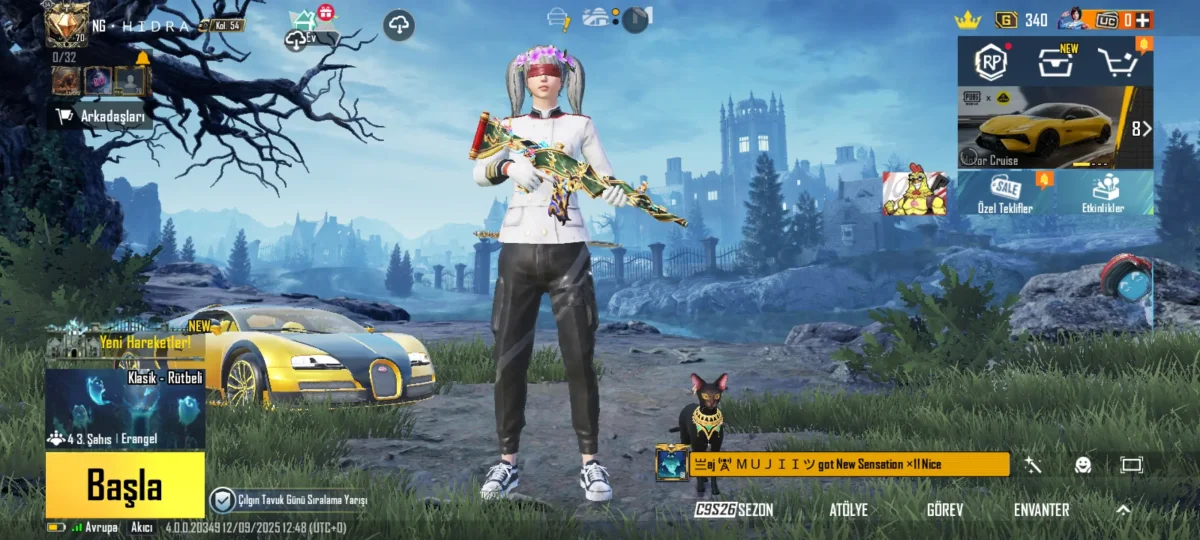
Task: Open Özel Teklifler special offers
Action: click(1005, 193)
